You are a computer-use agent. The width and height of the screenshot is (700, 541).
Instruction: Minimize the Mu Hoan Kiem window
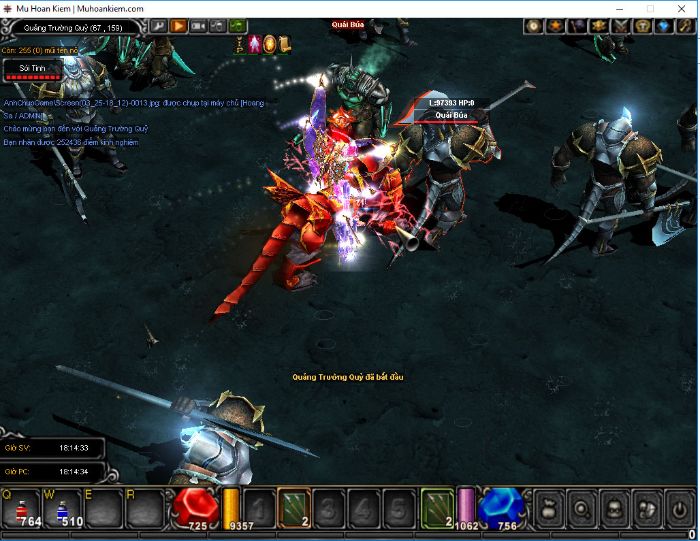point(621,8)
